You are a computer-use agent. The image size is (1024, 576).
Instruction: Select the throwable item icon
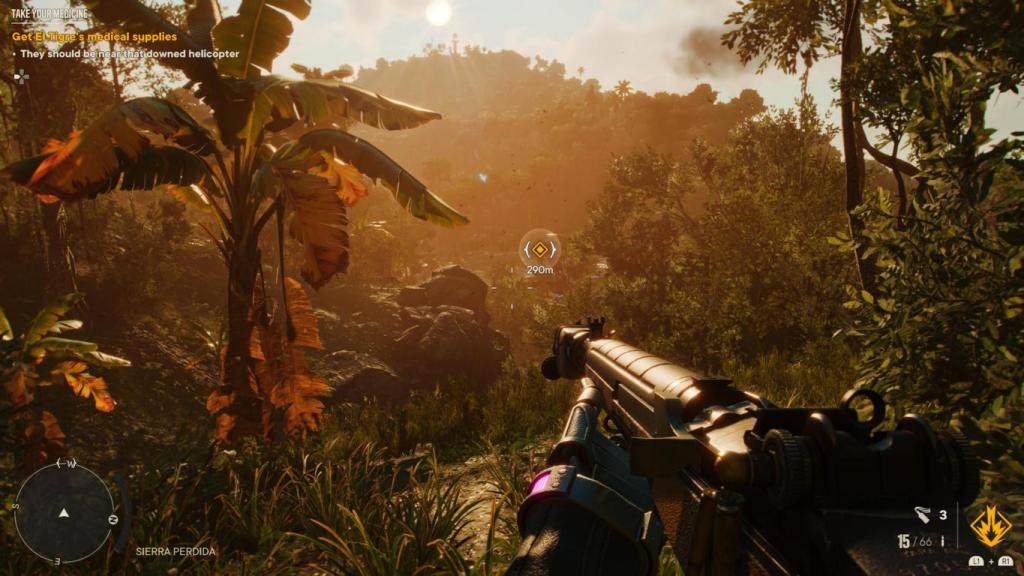[922, 515]
